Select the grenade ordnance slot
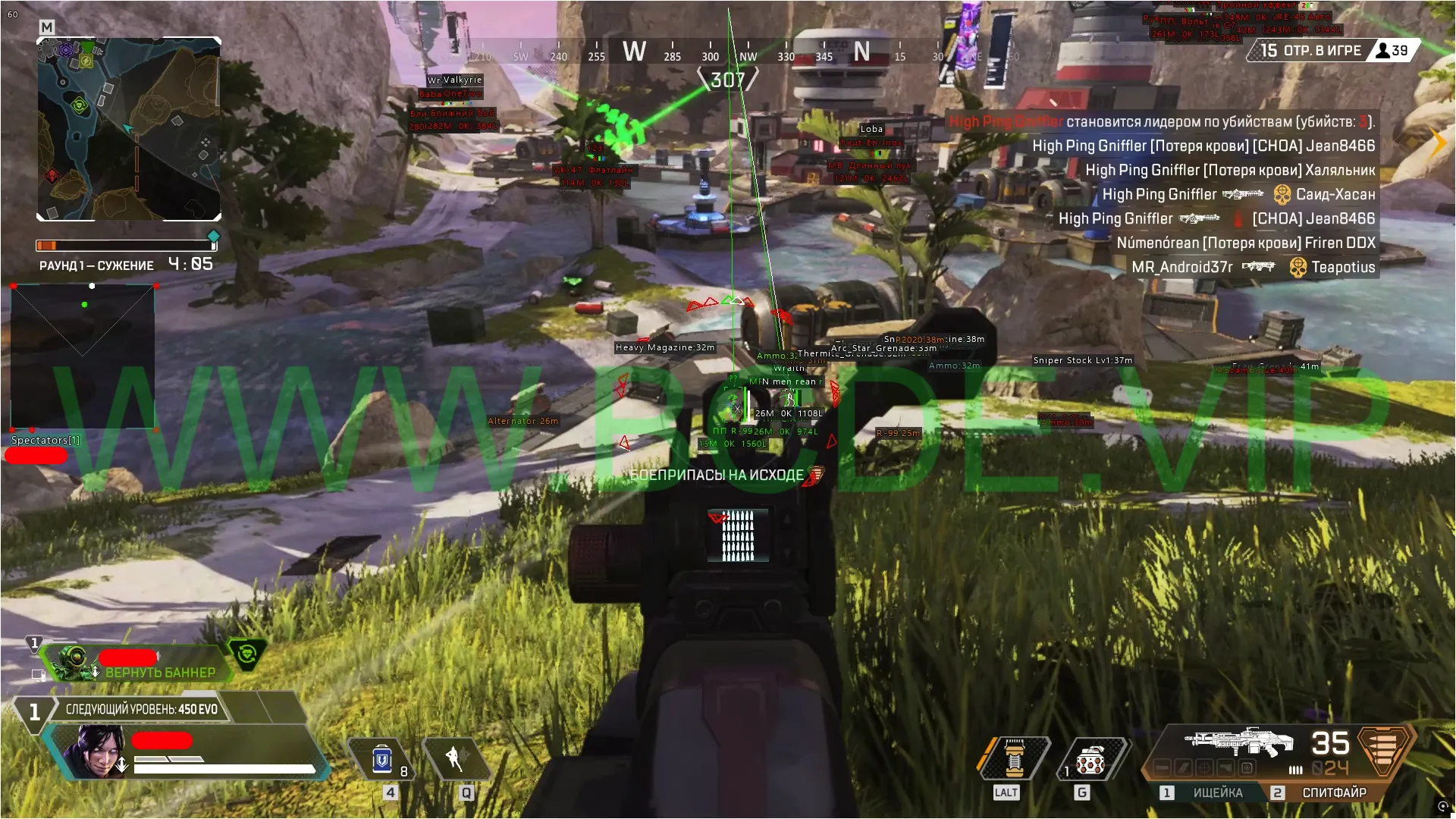Viewport: 1456px width, 819px height. tap(1090, 761)
